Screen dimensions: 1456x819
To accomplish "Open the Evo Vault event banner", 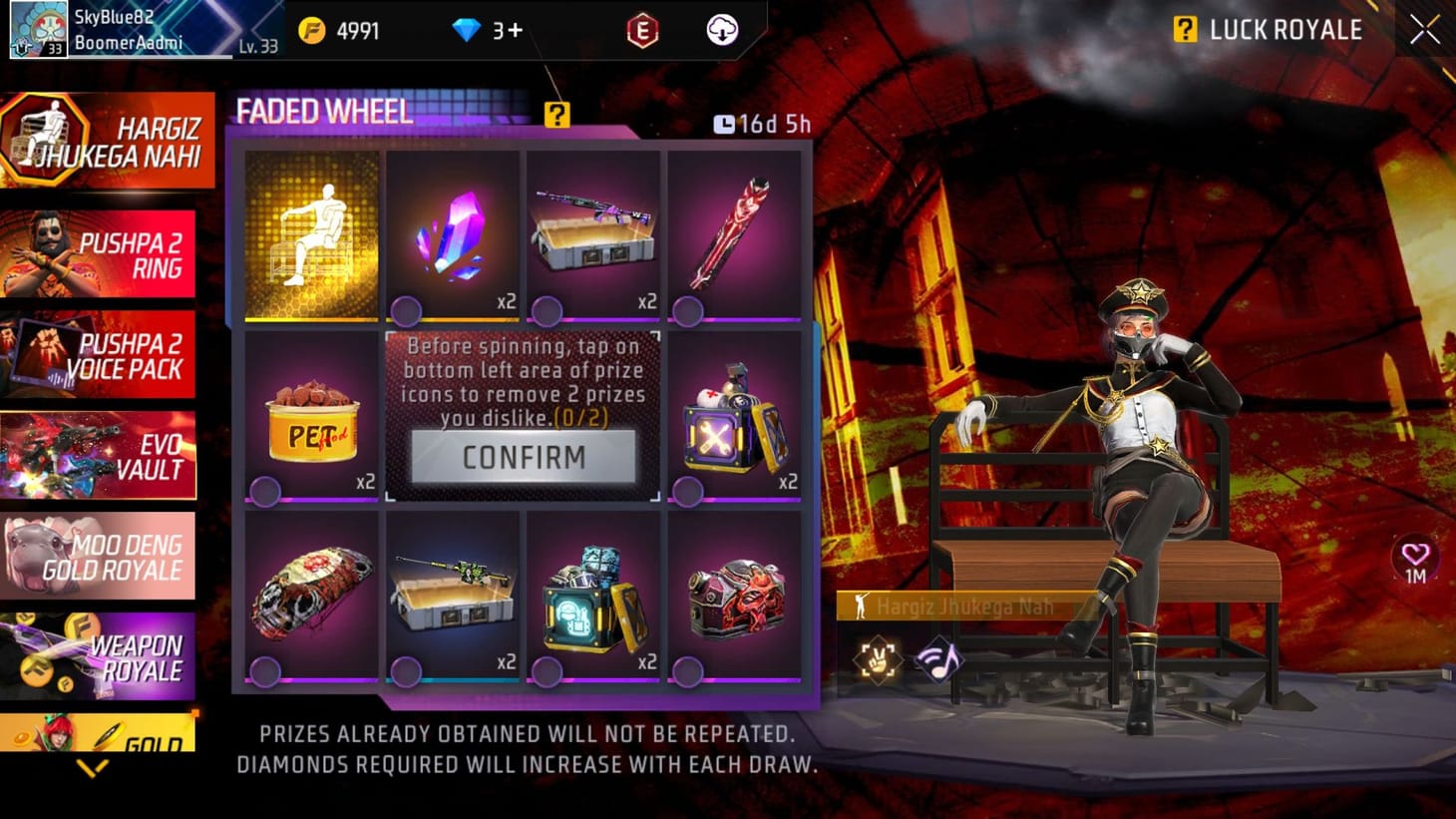I will 100,455.
